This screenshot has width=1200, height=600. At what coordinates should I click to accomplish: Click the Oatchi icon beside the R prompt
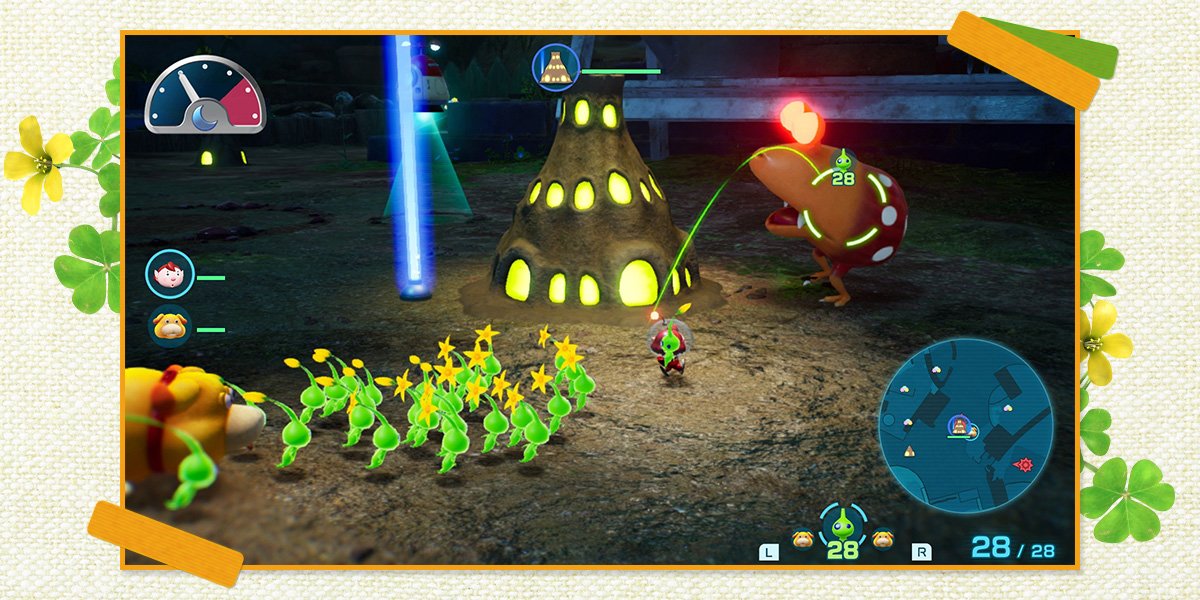(882, 539)
